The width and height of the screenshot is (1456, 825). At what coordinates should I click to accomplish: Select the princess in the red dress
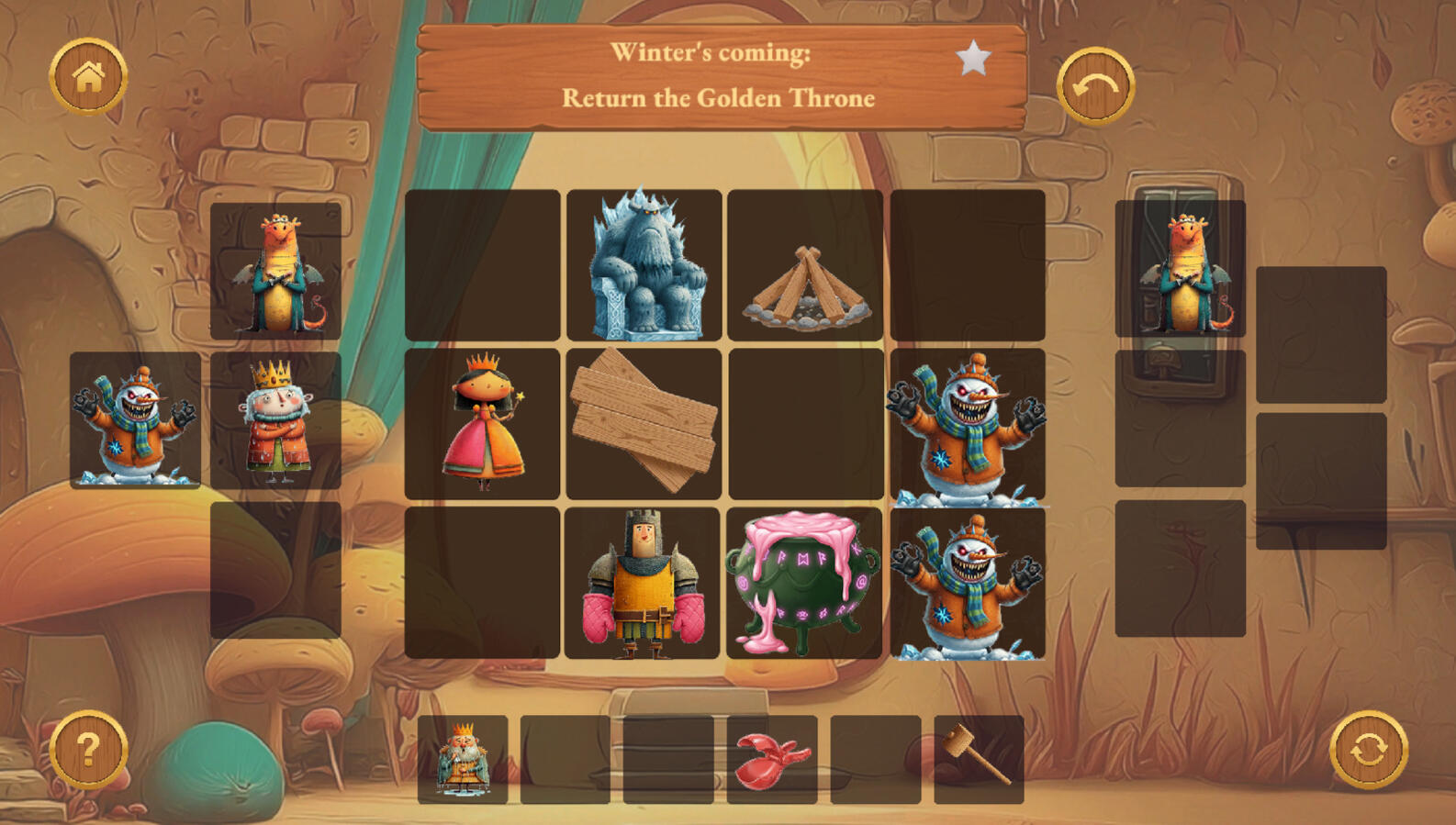pos(483,423)
